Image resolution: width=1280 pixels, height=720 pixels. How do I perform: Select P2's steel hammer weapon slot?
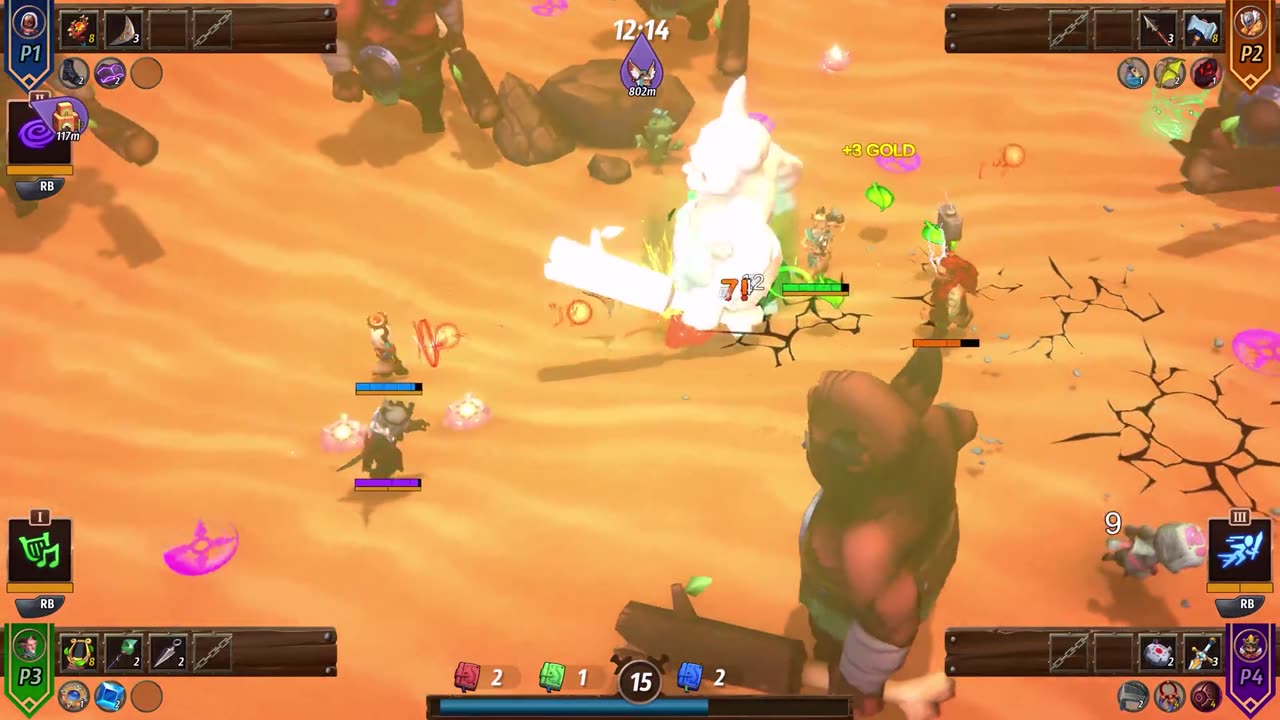(x=1202, y=30)
